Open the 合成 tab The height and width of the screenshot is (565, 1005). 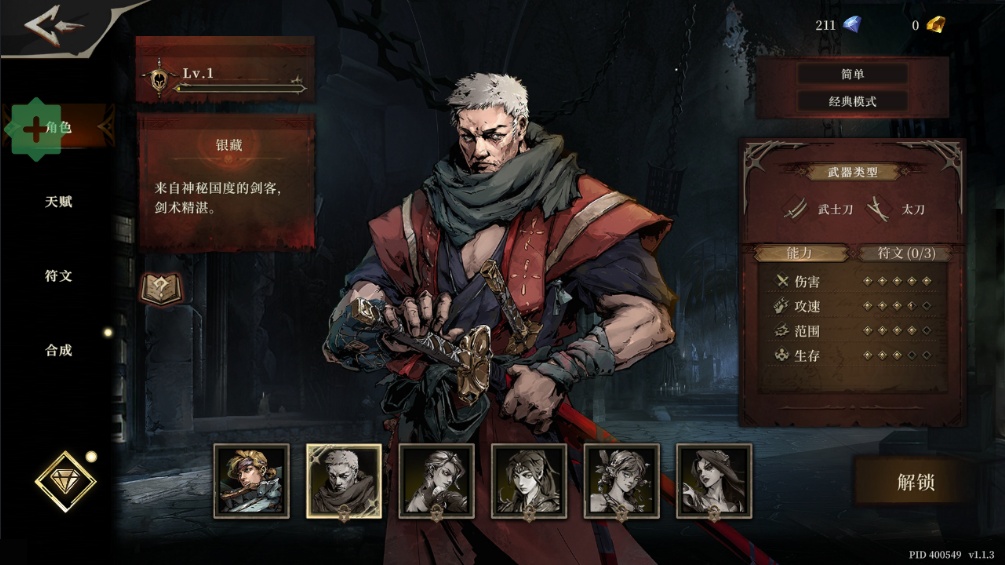coord(59,350)
